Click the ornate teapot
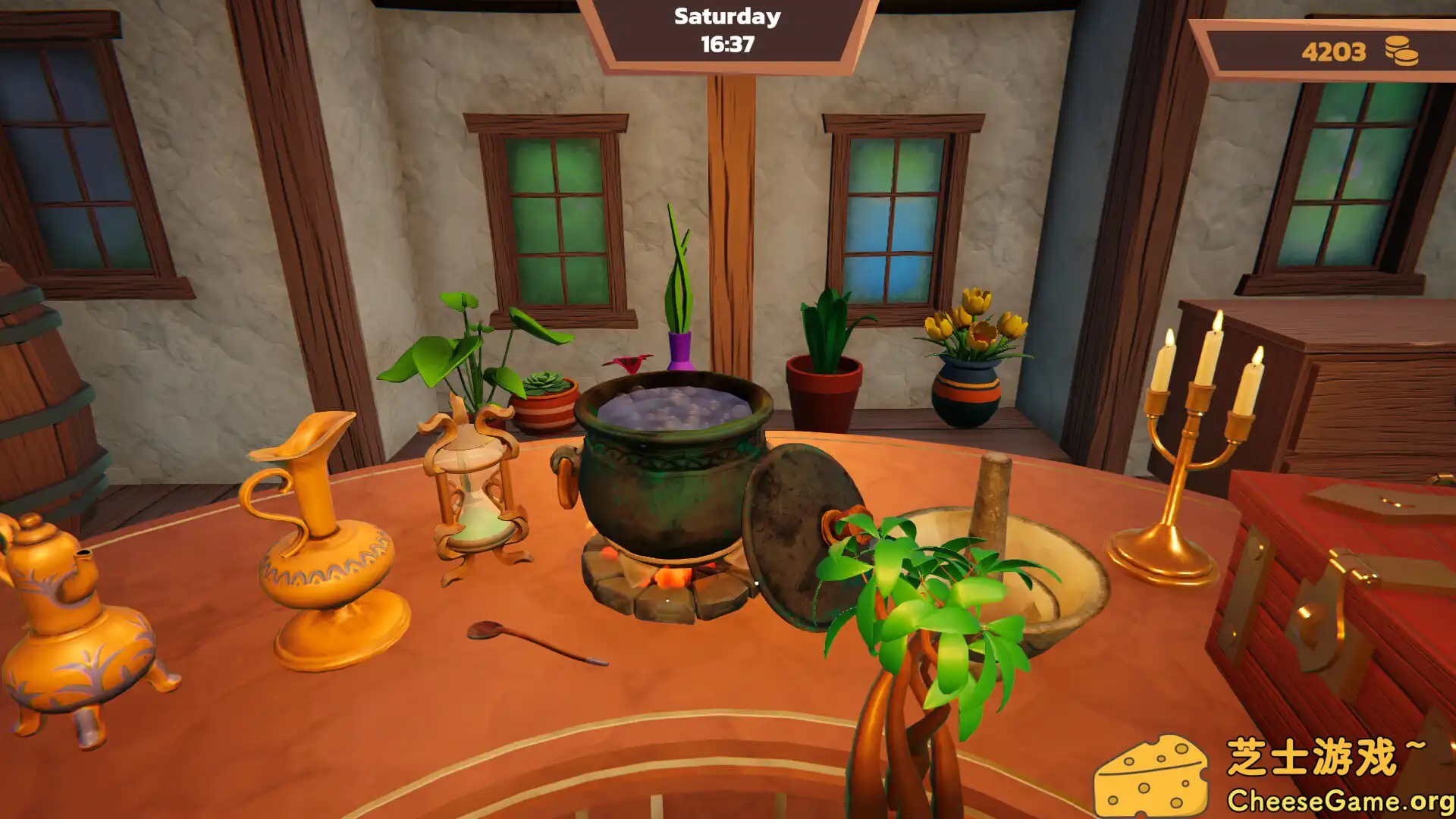The image size is (1456, 819). [57, 629]
